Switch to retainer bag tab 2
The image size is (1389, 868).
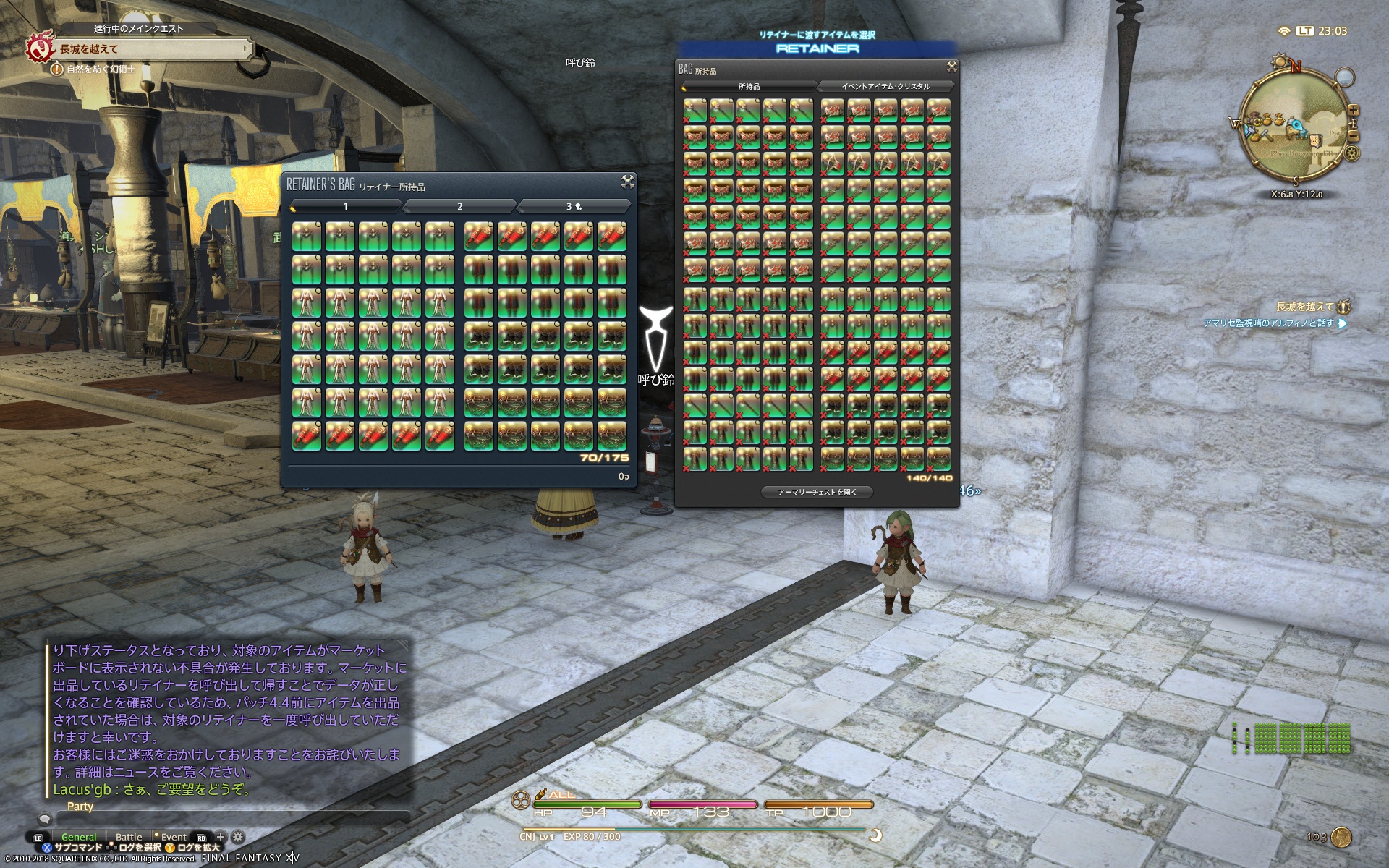[459, 207]
